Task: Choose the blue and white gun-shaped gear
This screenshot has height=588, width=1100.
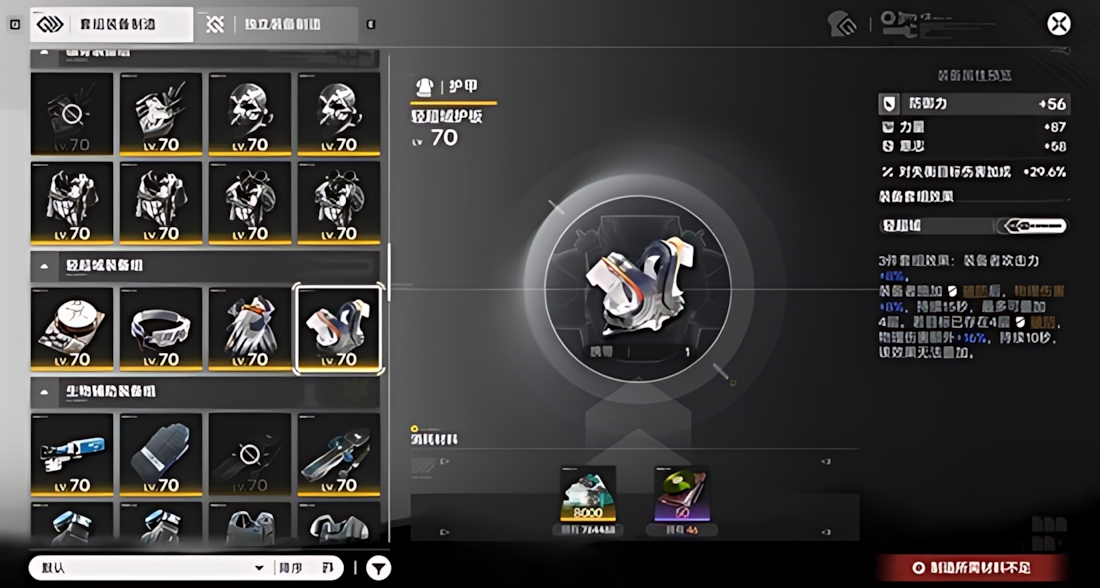Action: point(72,455)
